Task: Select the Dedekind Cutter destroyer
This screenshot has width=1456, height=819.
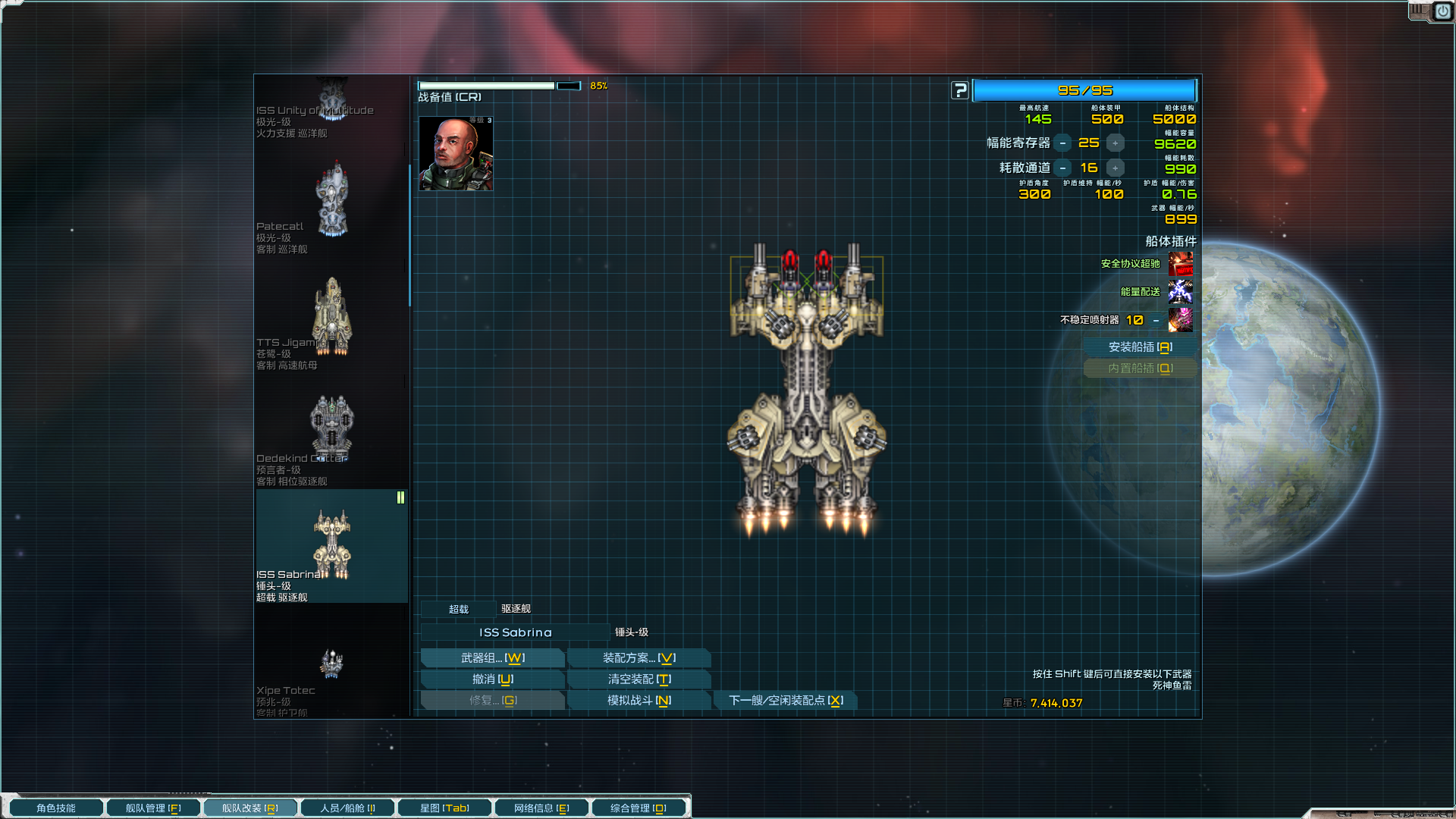Action: 331,432
